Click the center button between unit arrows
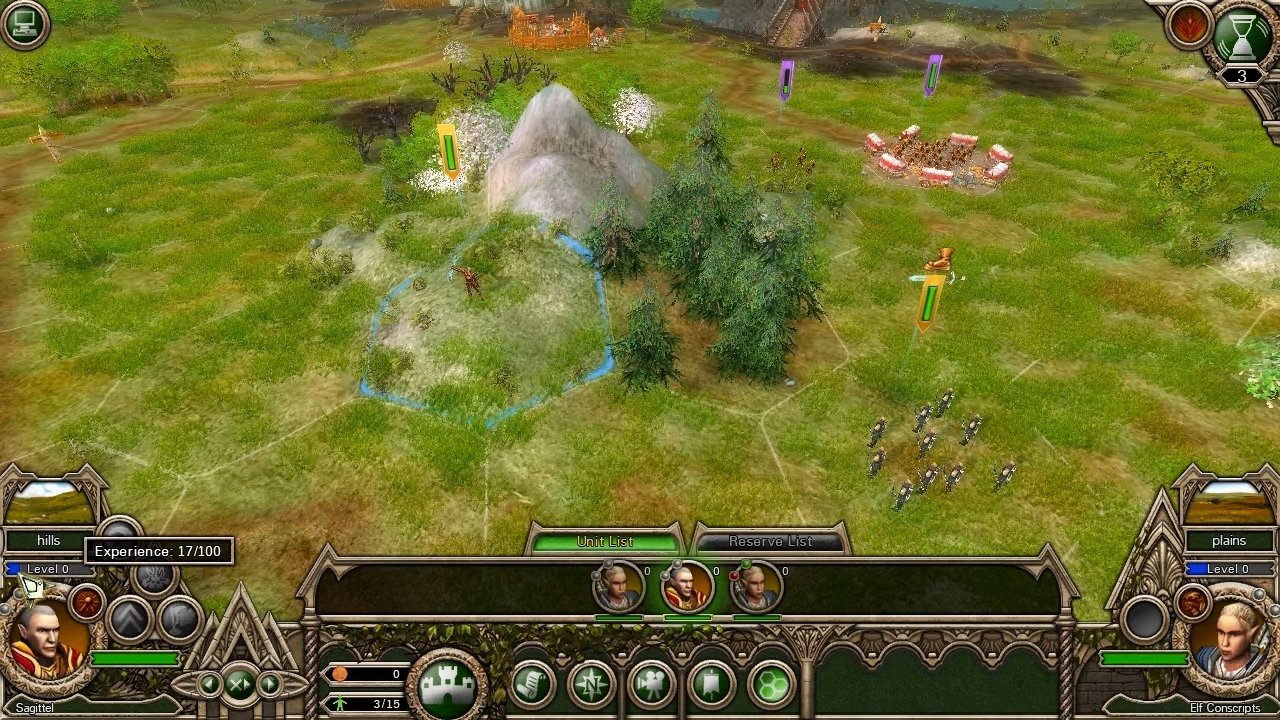The width and height of the screenshot is (1280, 720). click(x=240, y=684)
